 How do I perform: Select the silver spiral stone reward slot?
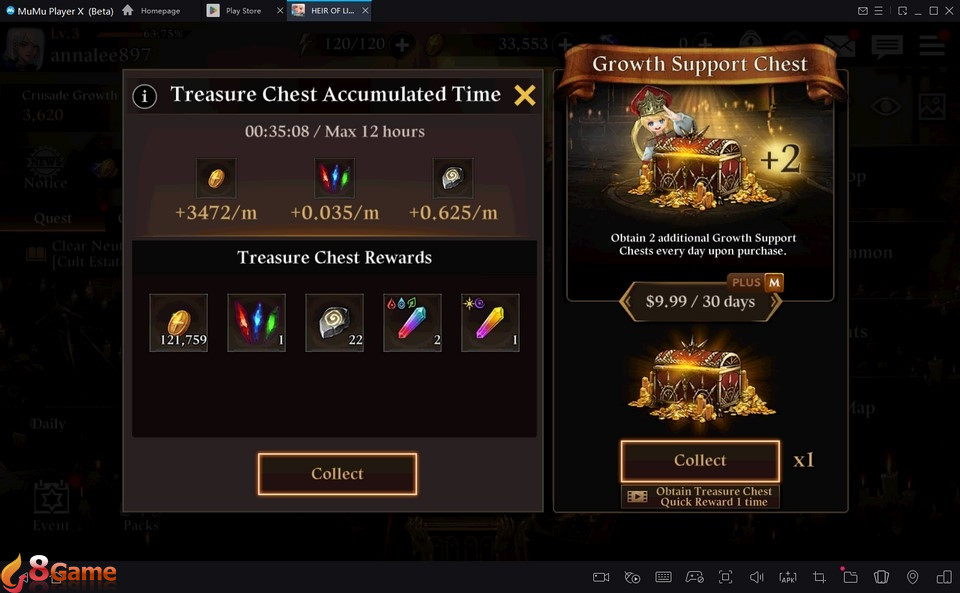[x=335, y=323]
